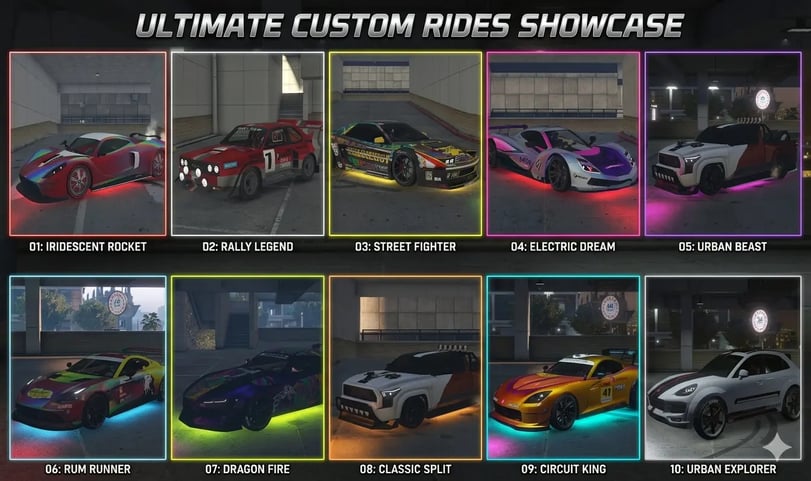Select the 09 Circuit King car tile
Screen dimensions: 811x481
pos(563,367)
